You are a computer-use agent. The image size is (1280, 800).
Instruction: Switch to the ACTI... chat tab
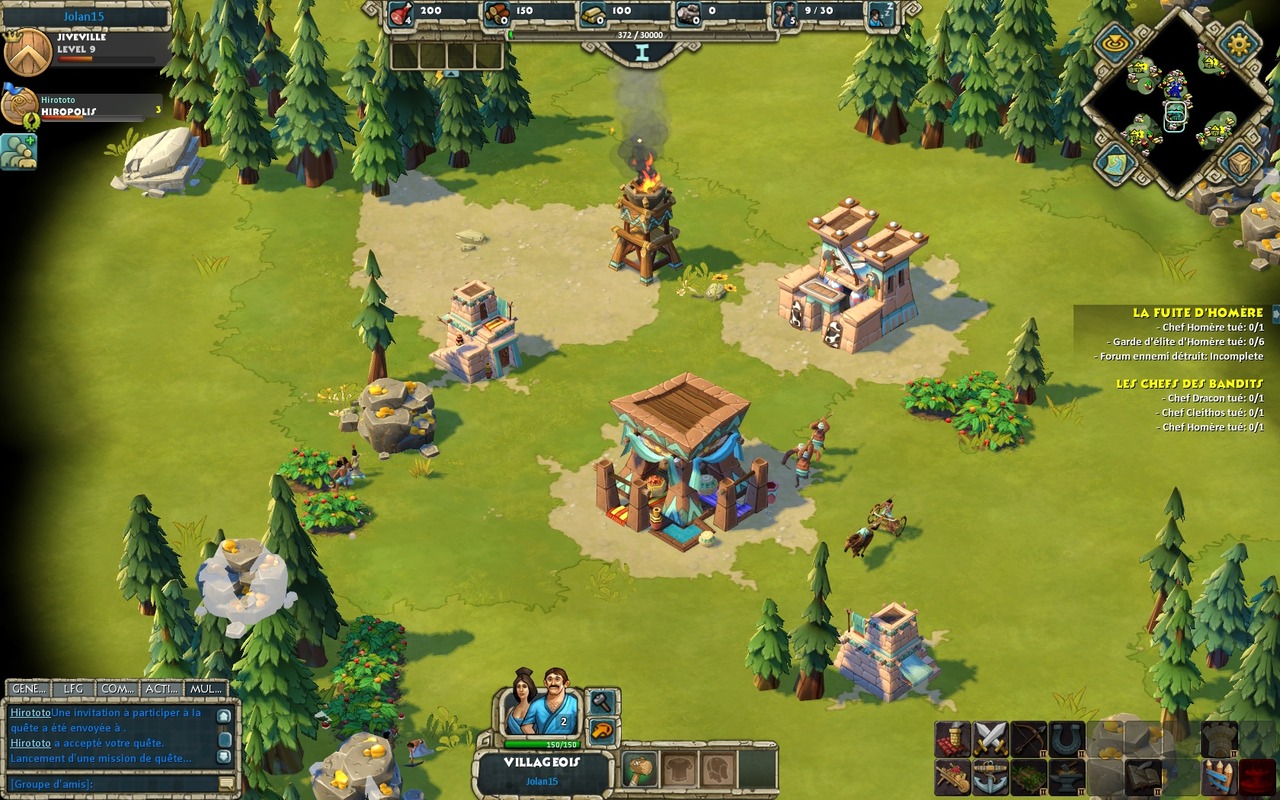(162, 689)
